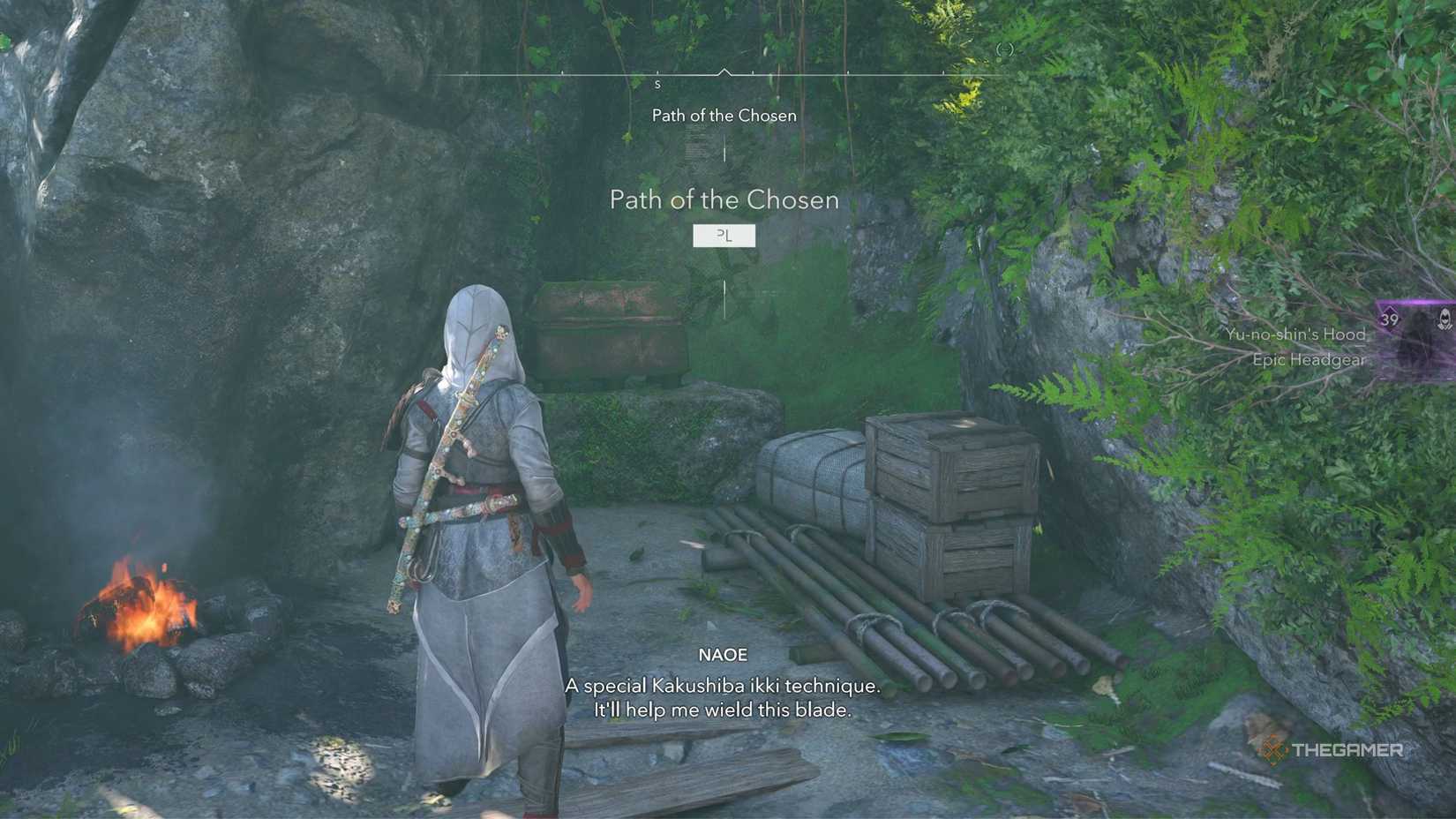This screenshot has width=1456, height=819.
Task: Click the large Path of the Chosen title
Action: (725, 200)
